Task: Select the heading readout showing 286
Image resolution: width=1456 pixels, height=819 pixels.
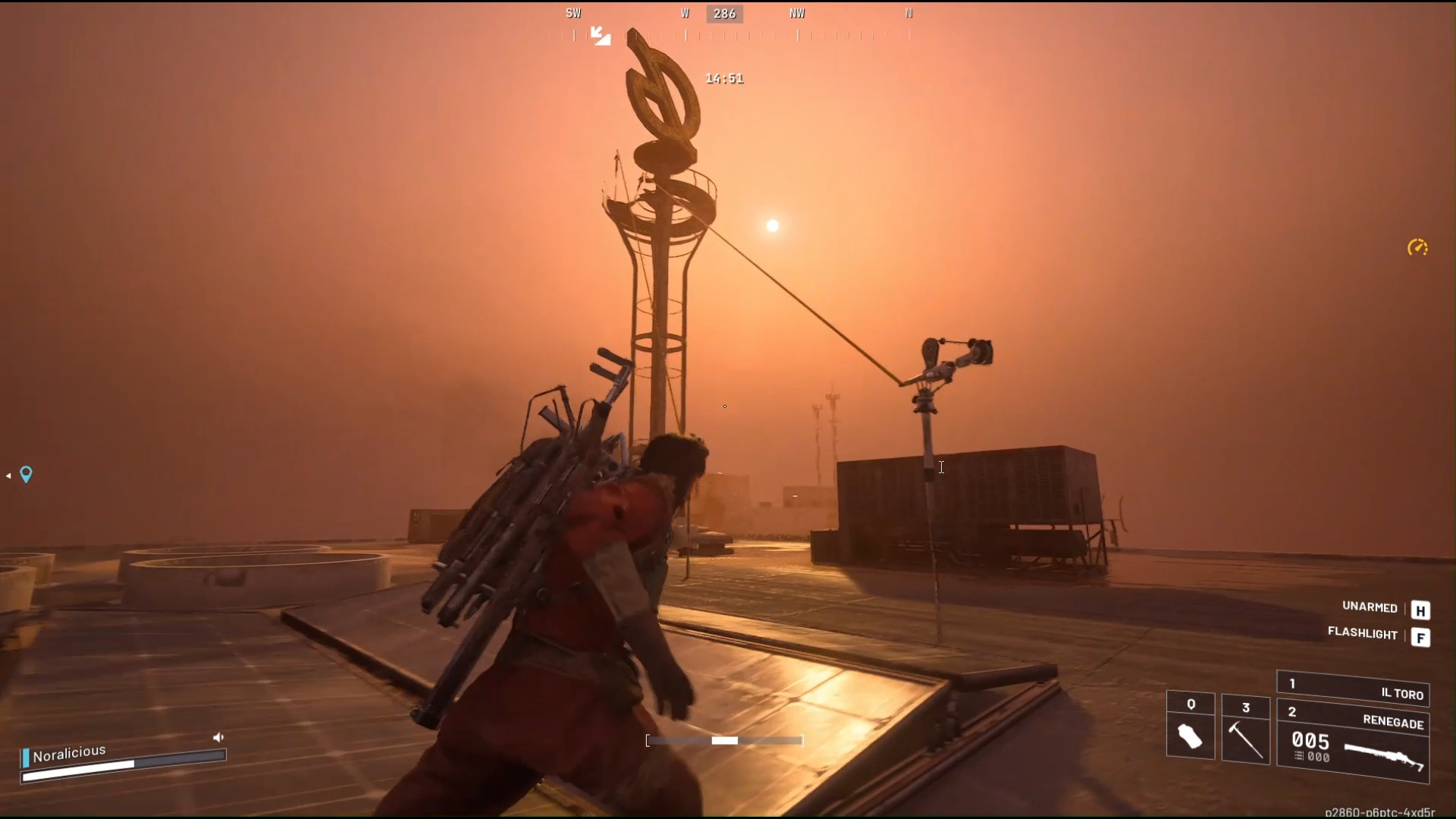Action: pyautogui.click(x=725, y=13)
